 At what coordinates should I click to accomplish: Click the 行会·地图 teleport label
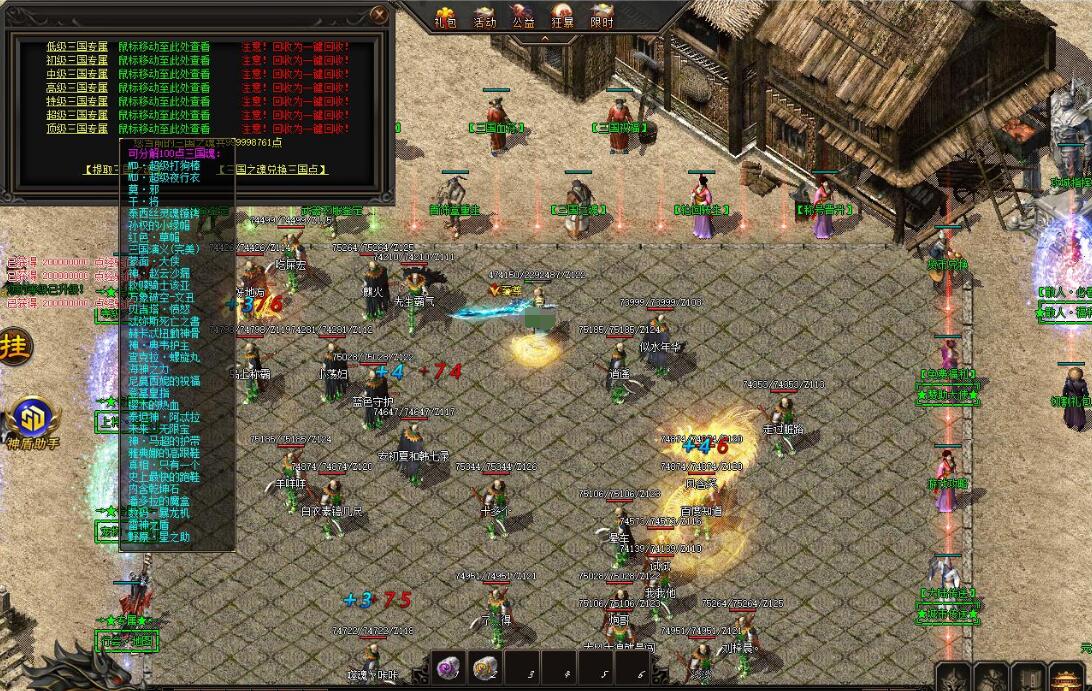click(127, 640)
